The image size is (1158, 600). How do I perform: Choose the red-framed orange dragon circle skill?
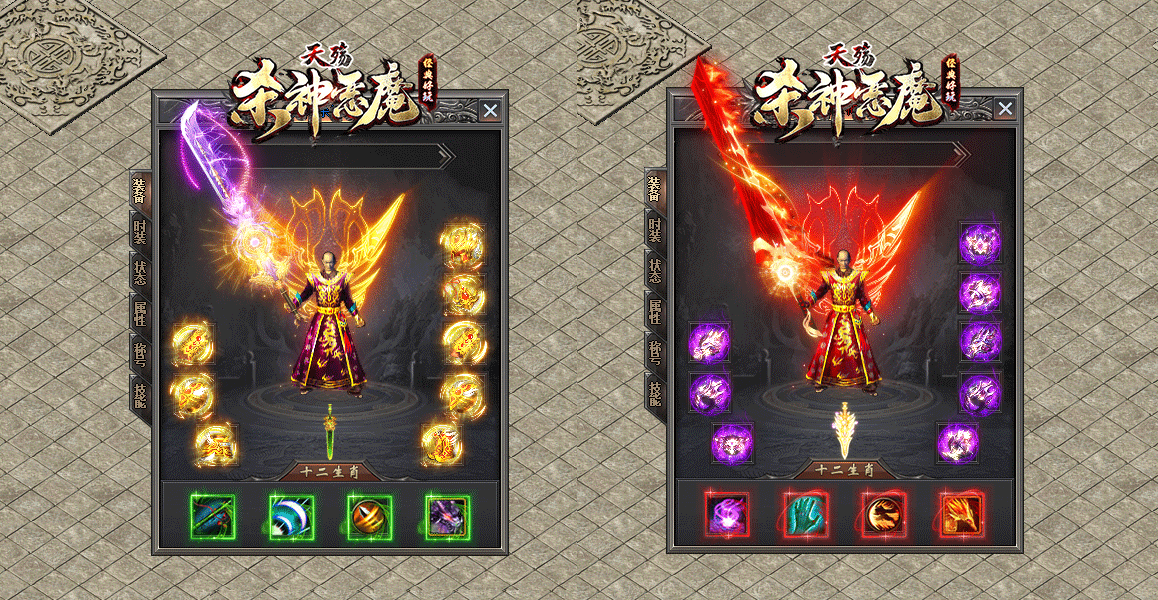coord(884,515)
